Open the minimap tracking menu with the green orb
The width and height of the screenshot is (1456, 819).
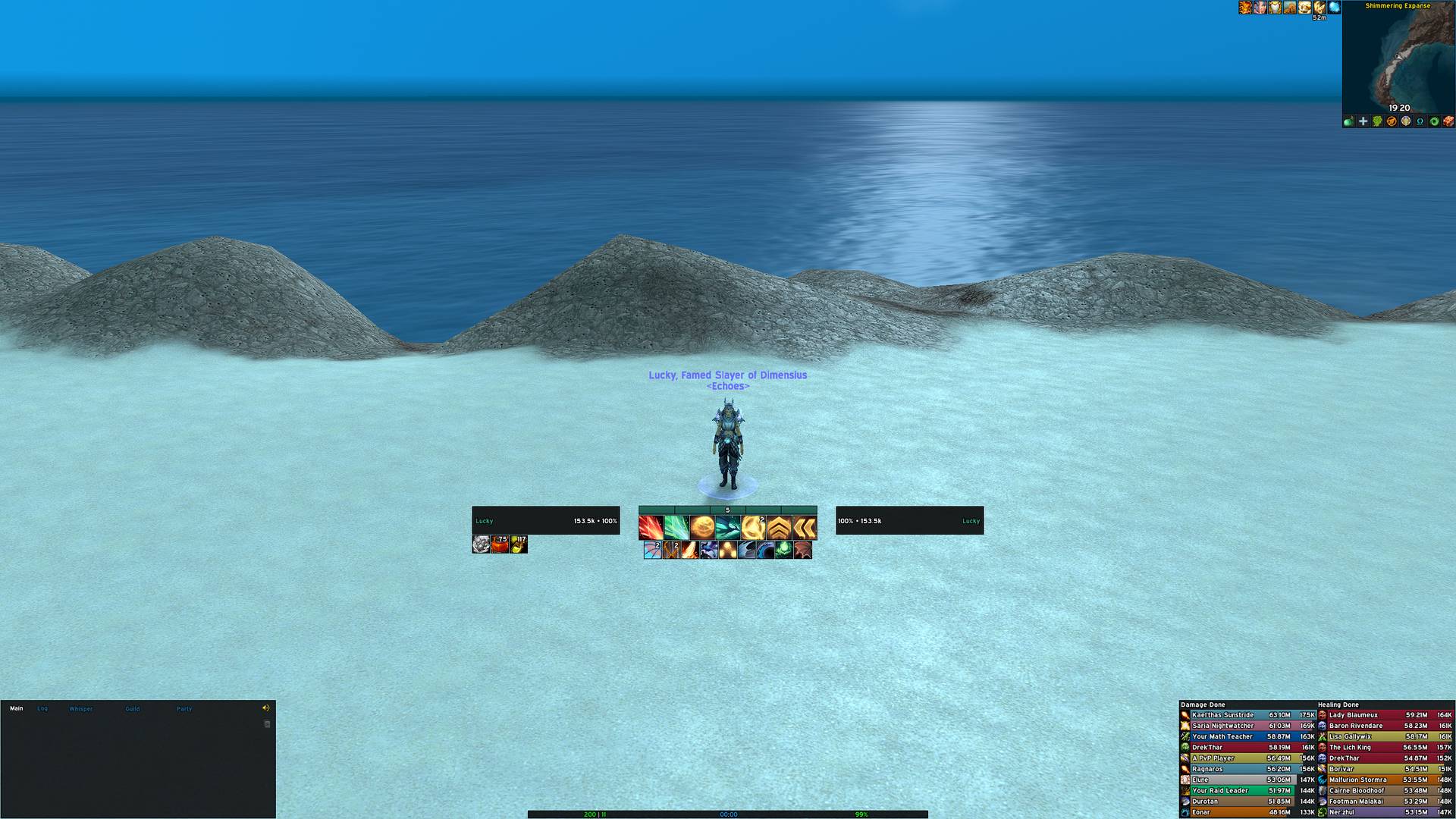(1348, 121)
